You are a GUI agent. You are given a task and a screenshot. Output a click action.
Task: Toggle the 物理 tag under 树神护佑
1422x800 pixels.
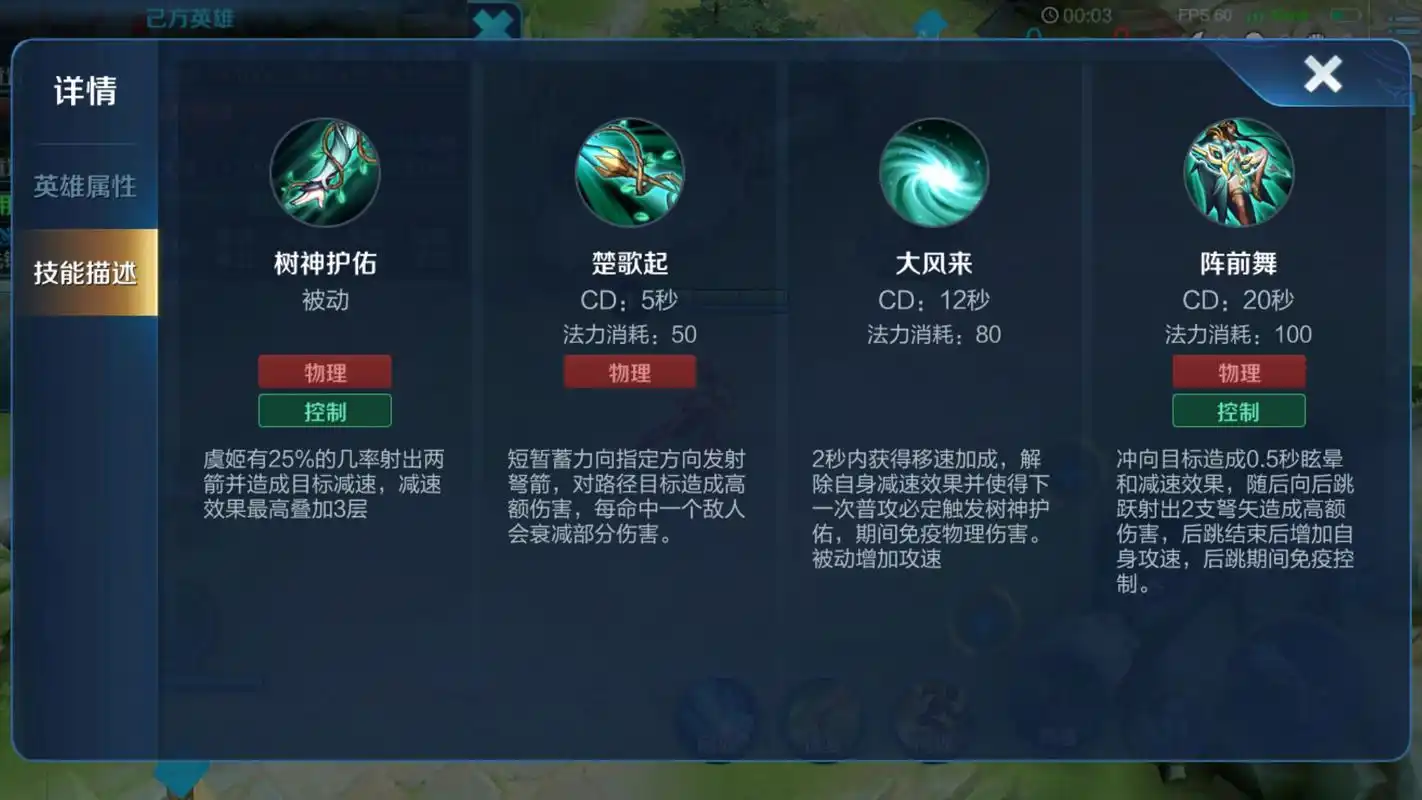point(324,371)
